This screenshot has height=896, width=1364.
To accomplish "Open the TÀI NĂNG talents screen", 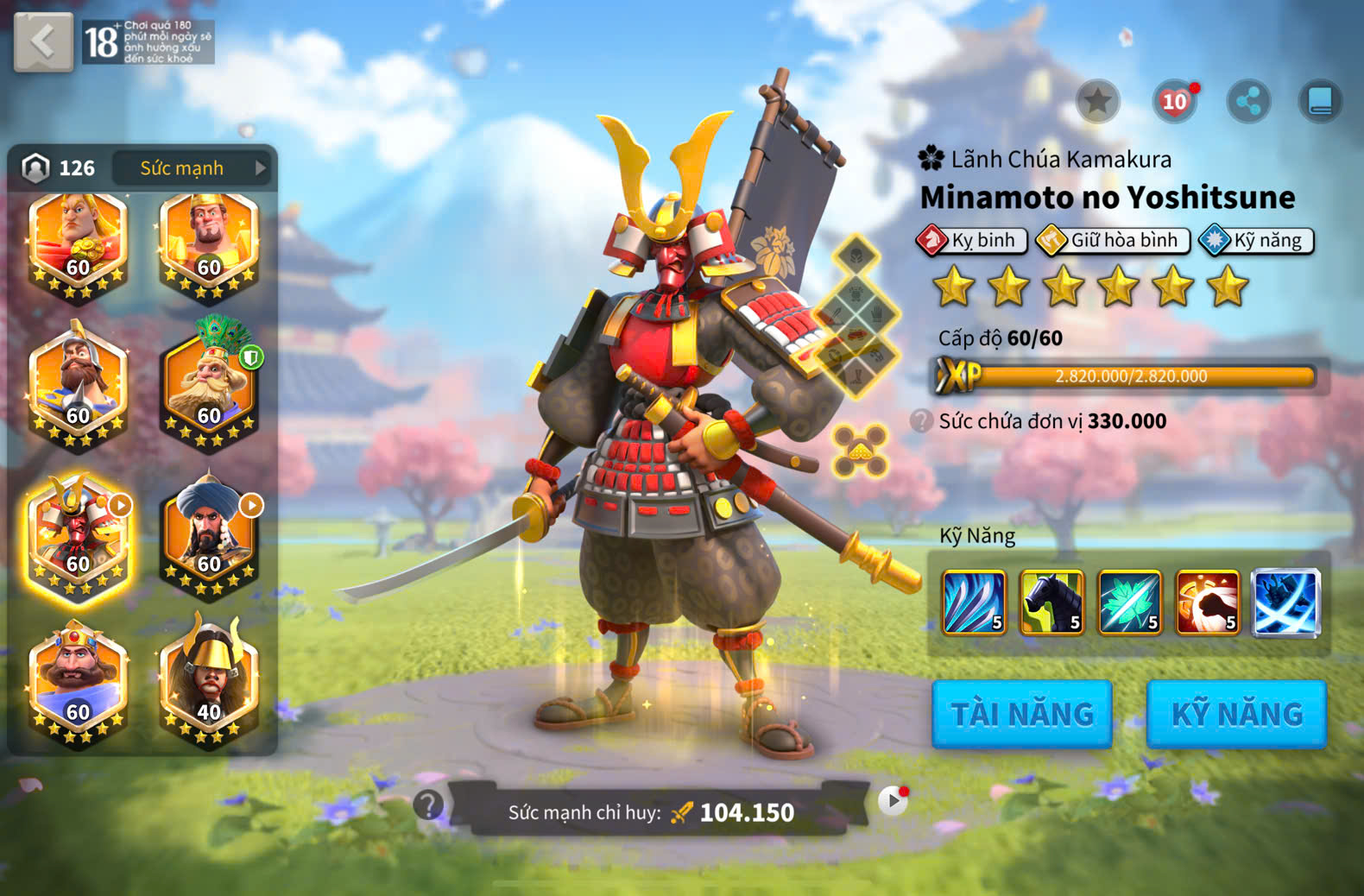I will point(1022,714).
